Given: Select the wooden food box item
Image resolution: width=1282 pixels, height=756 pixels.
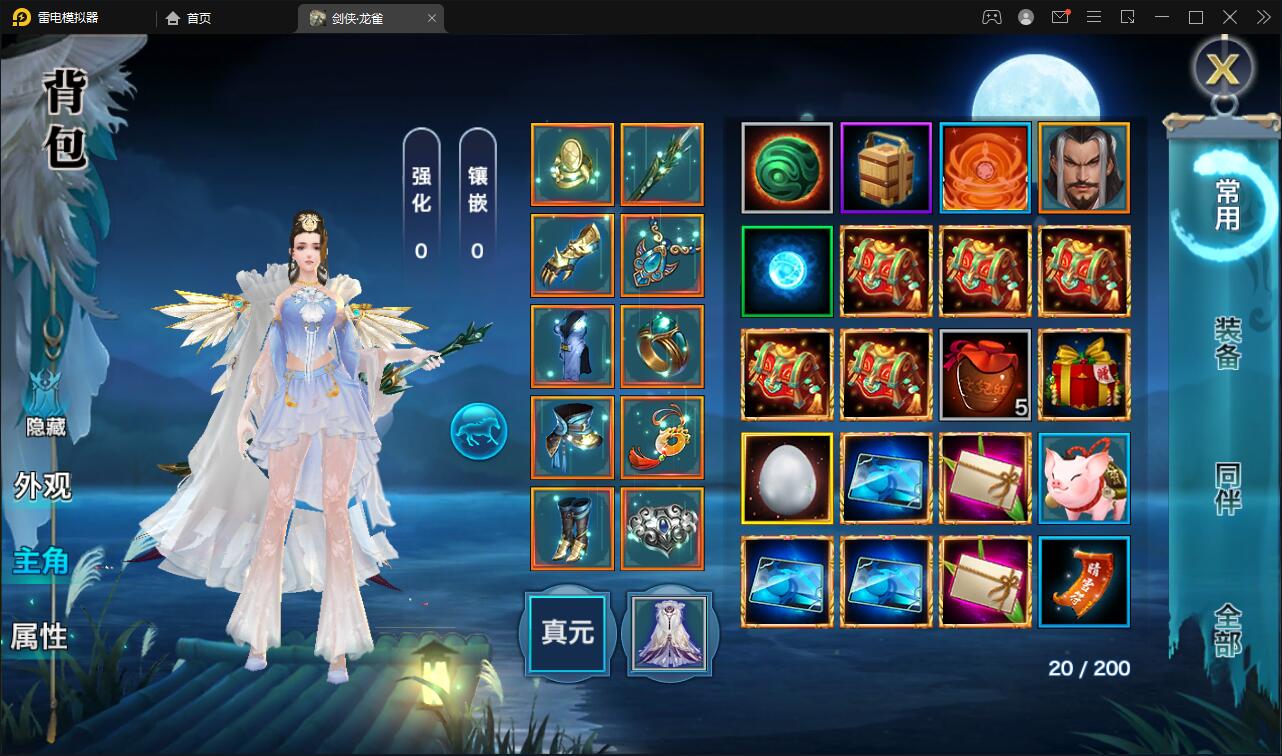Looking at the screenshot, I should 886,168.
